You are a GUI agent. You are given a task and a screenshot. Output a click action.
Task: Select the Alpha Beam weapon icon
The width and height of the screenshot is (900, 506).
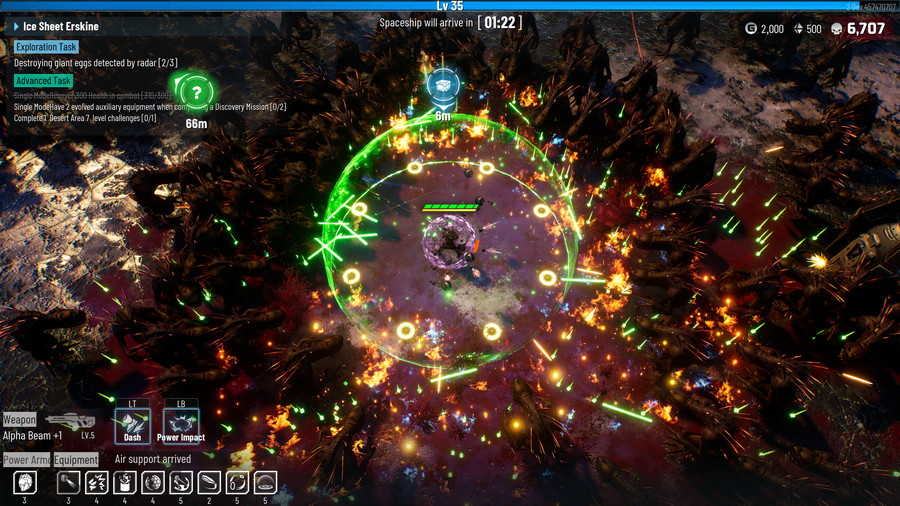click(70, 421)
